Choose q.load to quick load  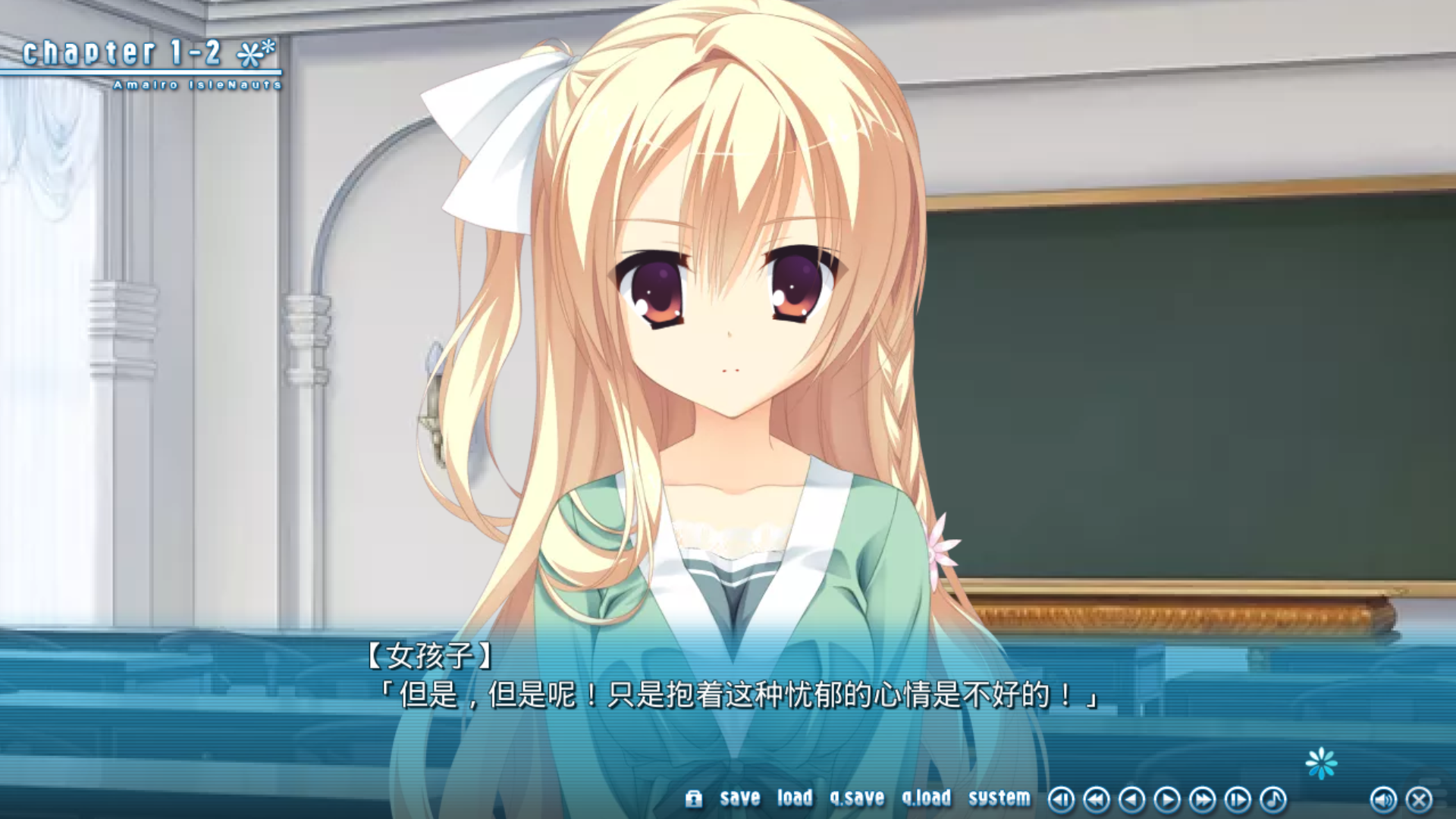(x=926, y=798)
